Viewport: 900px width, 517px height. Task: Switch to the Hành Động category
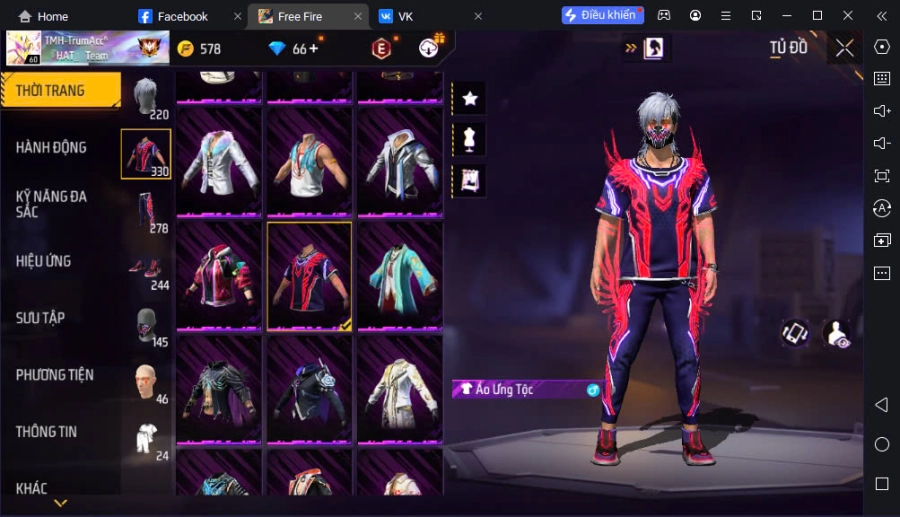(x=52, y=147)
